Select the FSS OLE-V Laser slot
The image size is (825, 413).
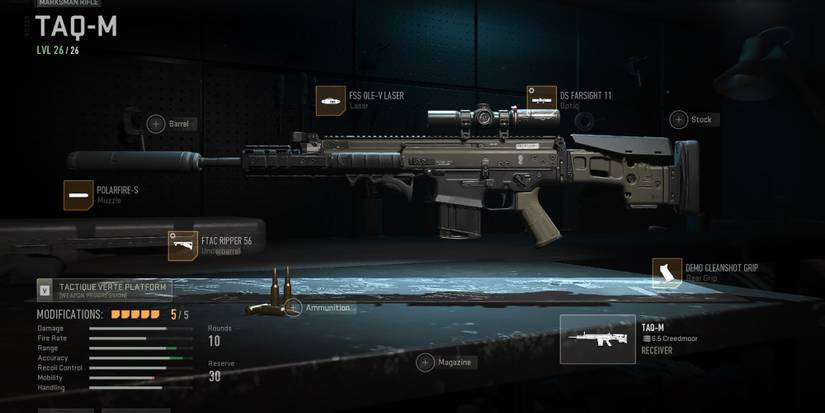click(331, 100)
